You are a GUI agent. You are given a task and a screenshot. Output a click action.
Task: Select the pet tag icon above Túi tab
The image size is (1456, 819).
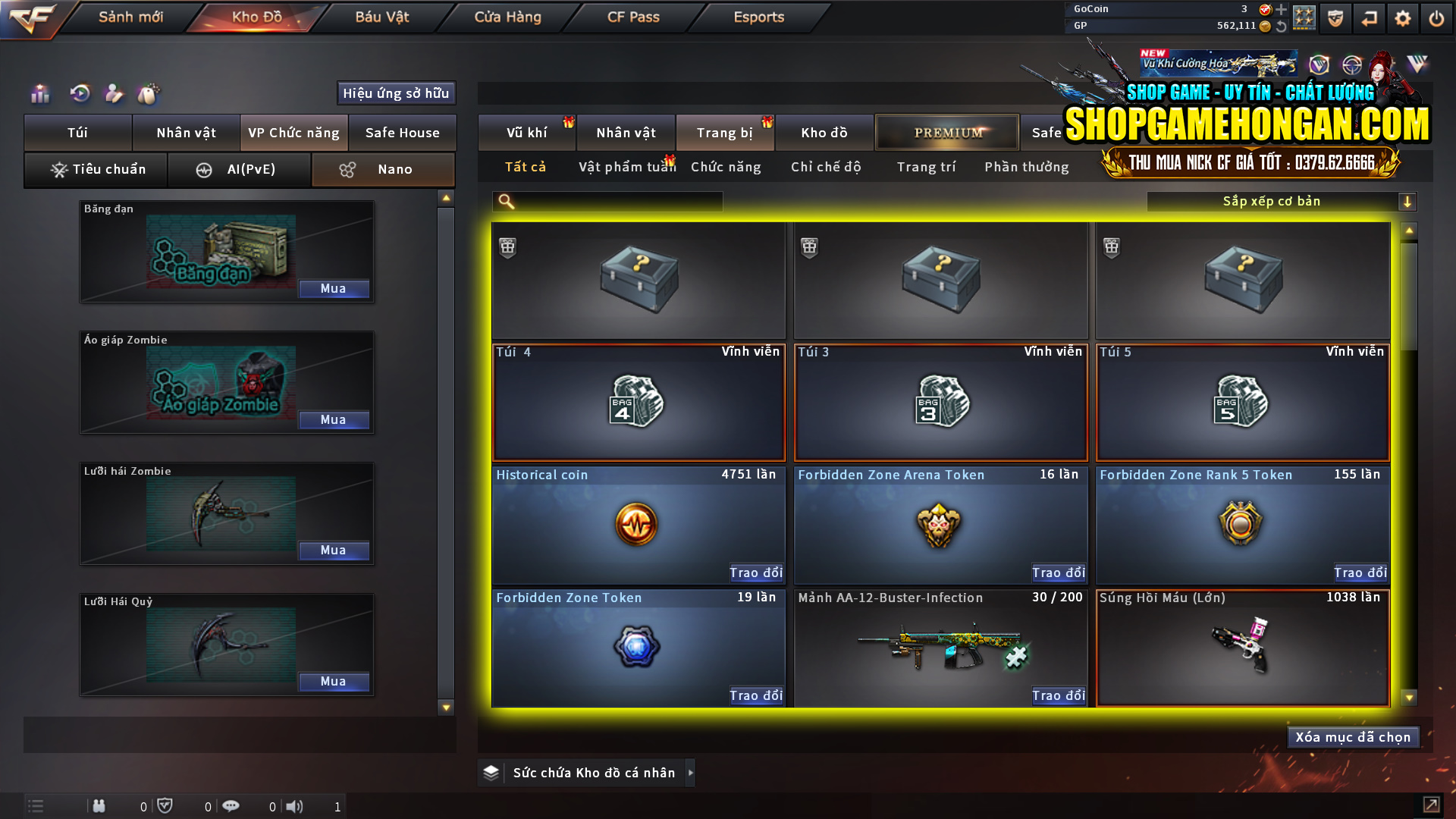click(x=149, y=94)
